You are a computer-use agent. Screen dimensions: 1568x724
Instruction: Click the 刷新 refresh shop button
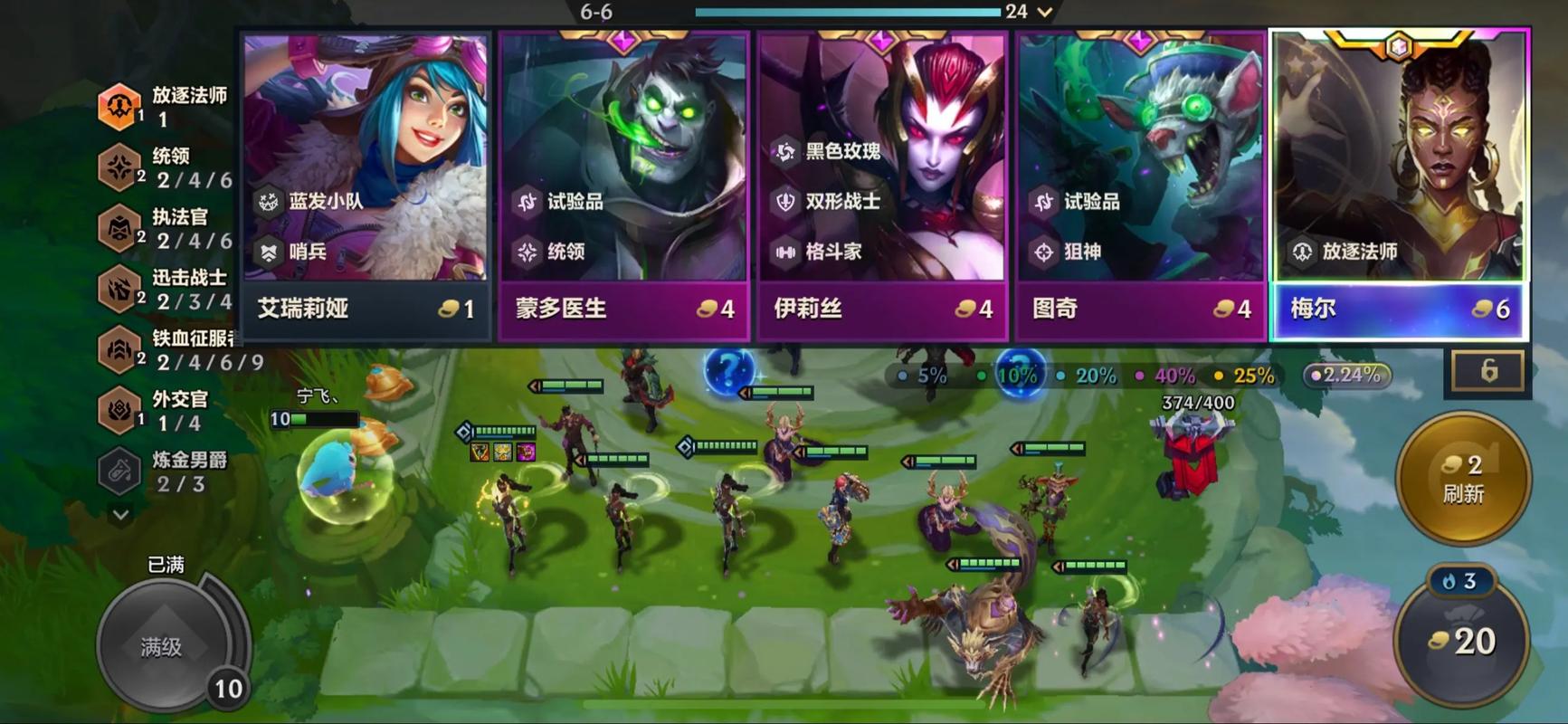click(1462, 479)
